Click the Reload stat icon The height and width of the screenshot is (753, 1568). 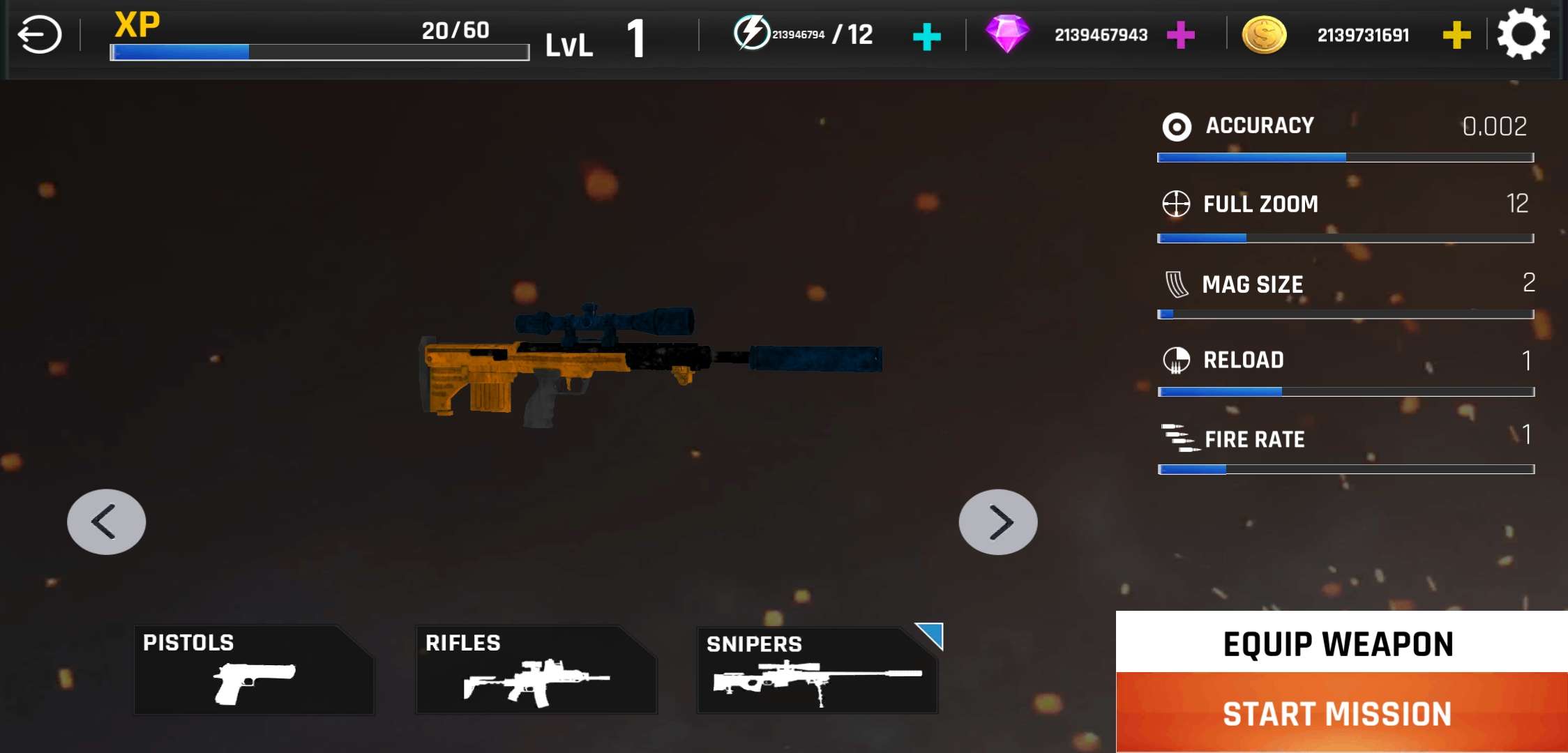[1176, 360]
